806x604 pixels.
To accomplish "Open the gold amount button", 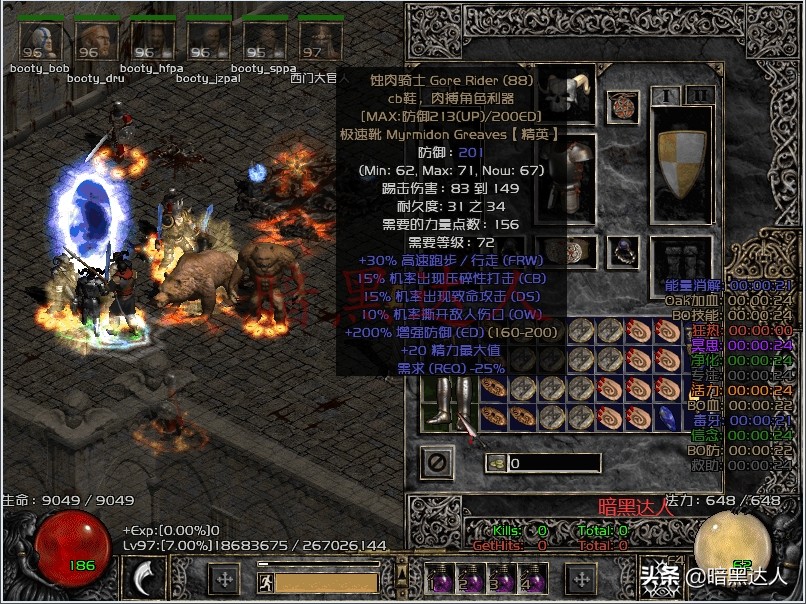I will pyautogui.click(x=496, y=463).
